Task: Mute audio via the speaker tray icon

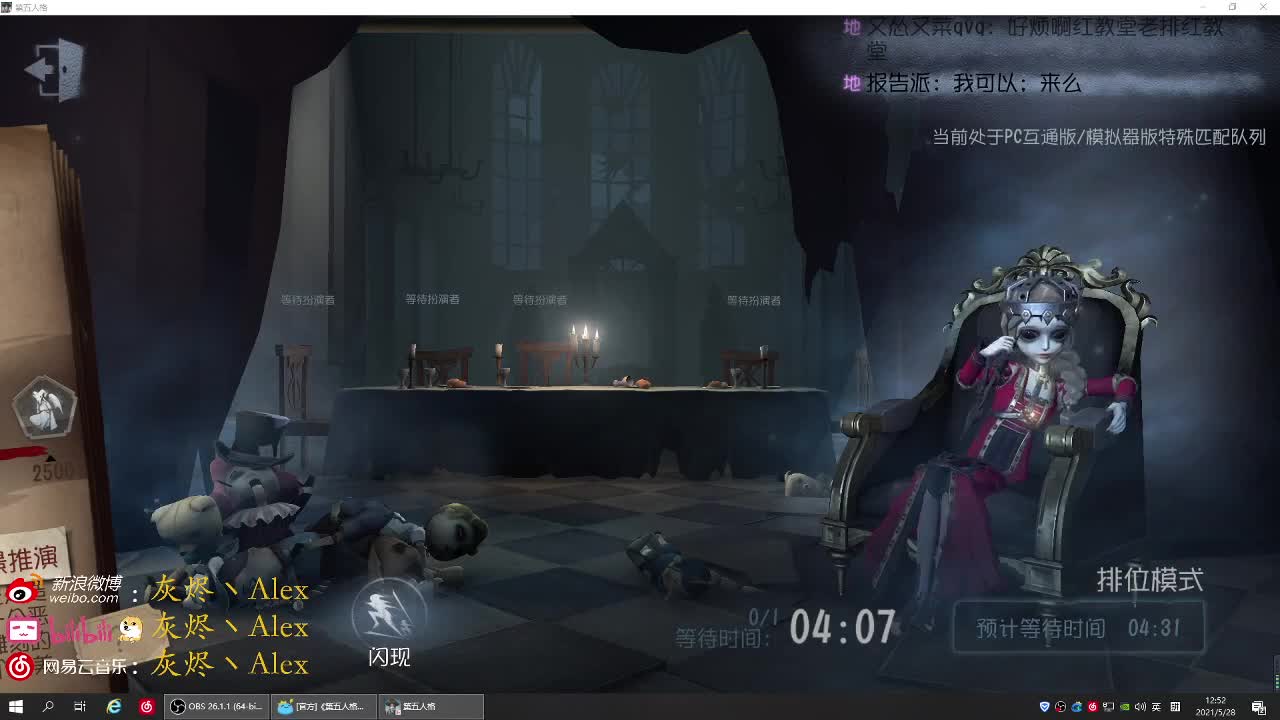Action: (1142, 707)
